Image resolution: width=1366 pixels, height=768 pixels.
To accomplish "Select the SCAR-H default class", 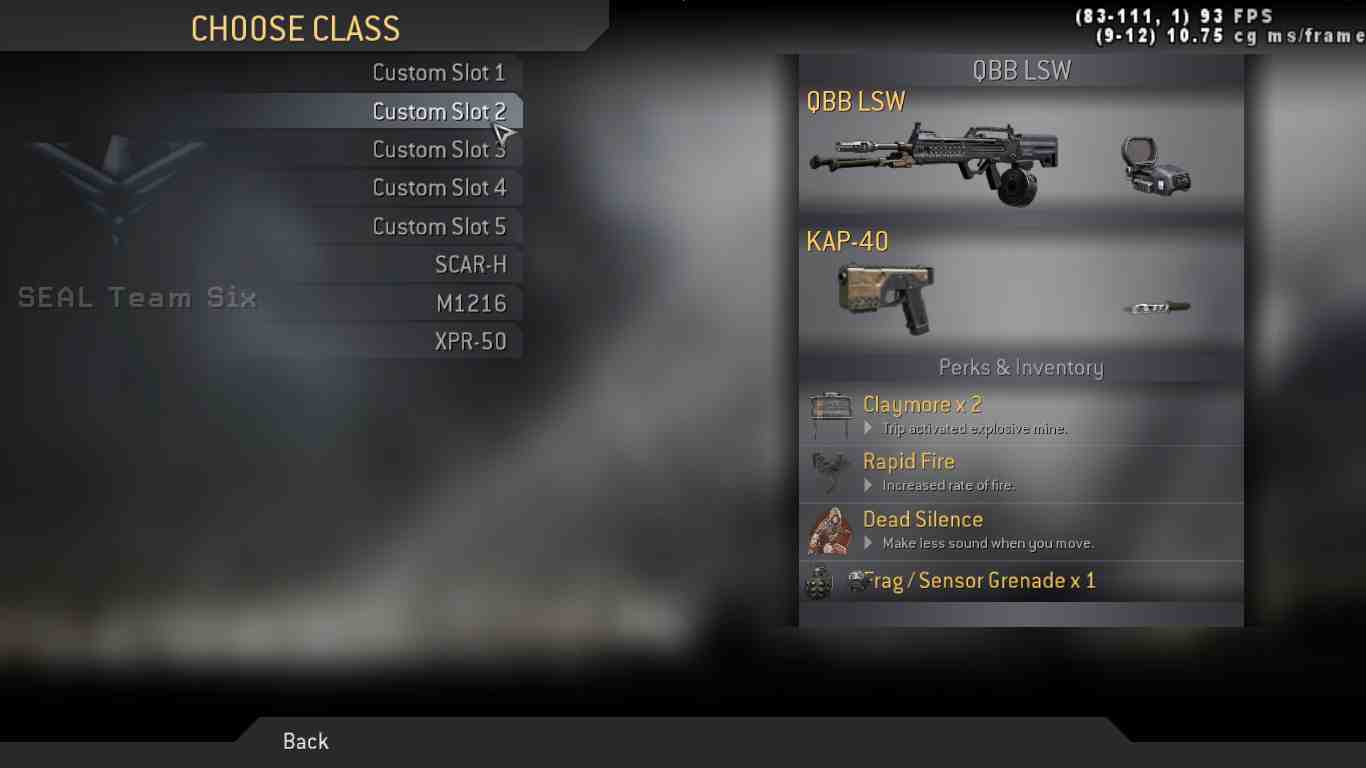I will (x=470, y=265).
